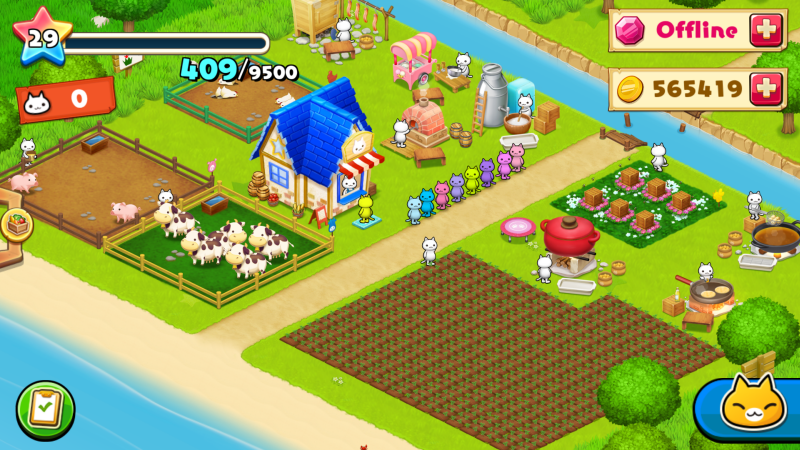800x450 pixels.
Task: Open the green checklist tasks button
Action: click(44, 409)
